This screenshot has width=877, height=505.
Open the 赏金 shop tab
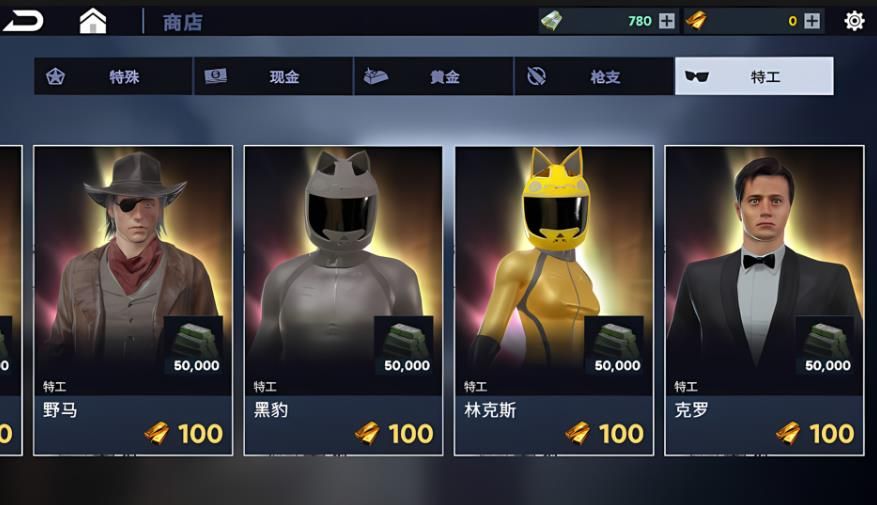pos(433,77)
